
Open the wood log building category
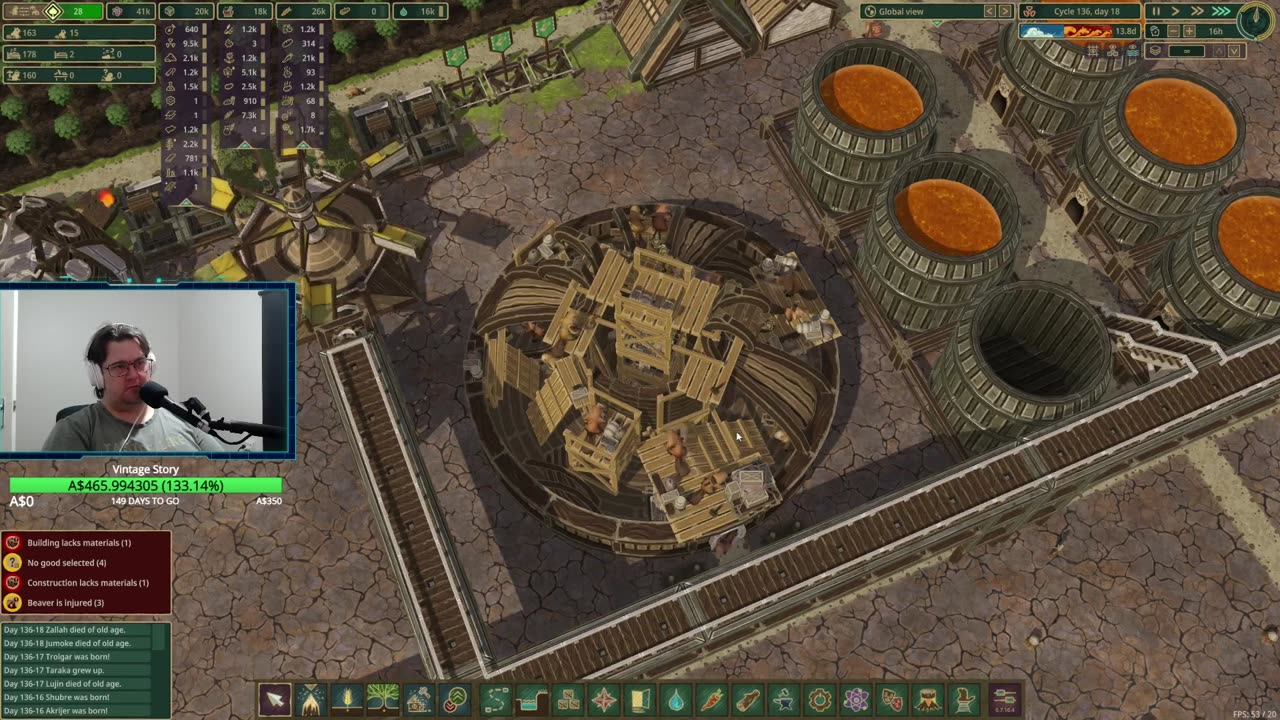[748, 698]
